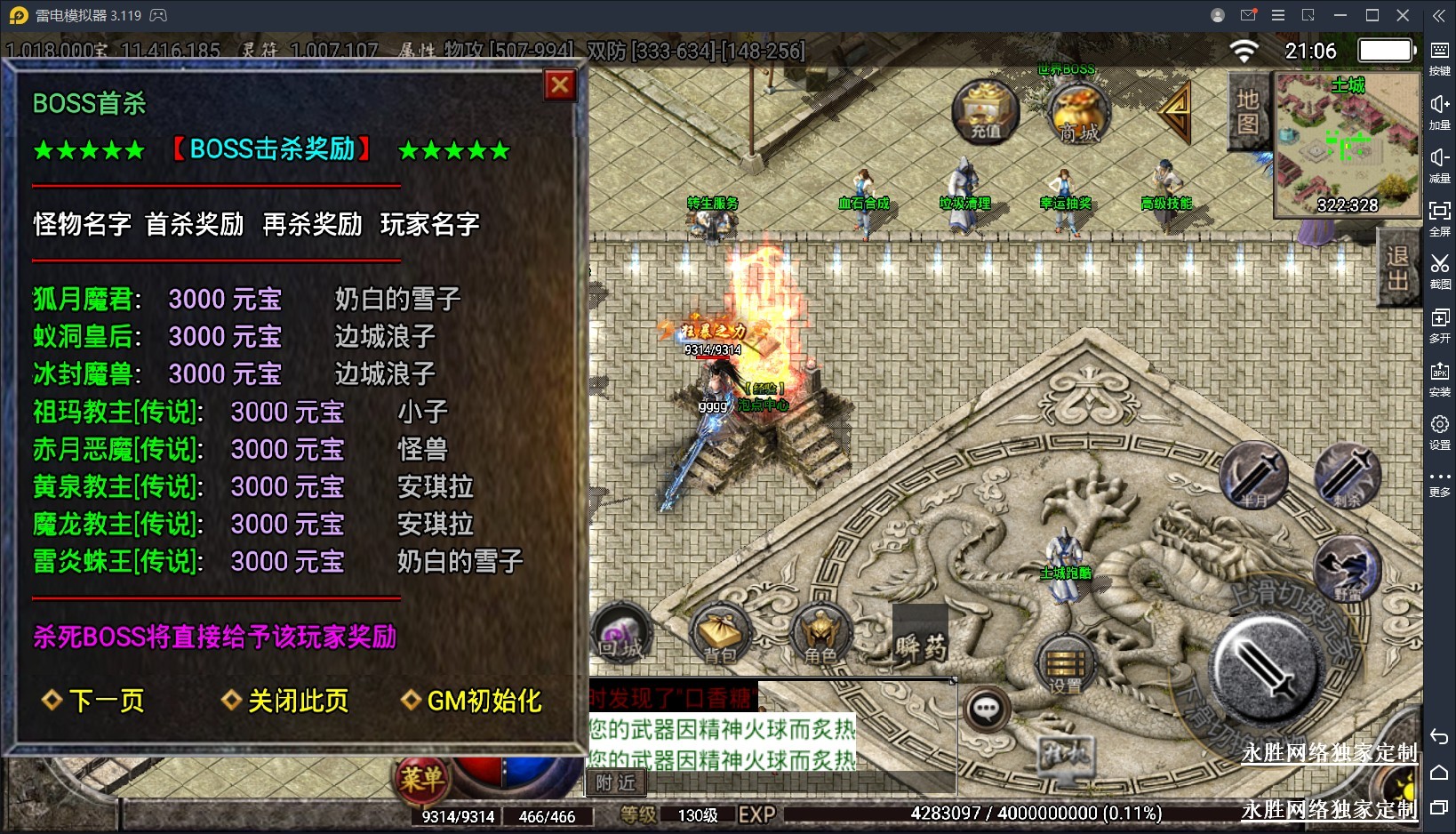Screen dimensions: 1456x834
Task: Use the 回城 return-to-town icon
Action: pos(620,635)
